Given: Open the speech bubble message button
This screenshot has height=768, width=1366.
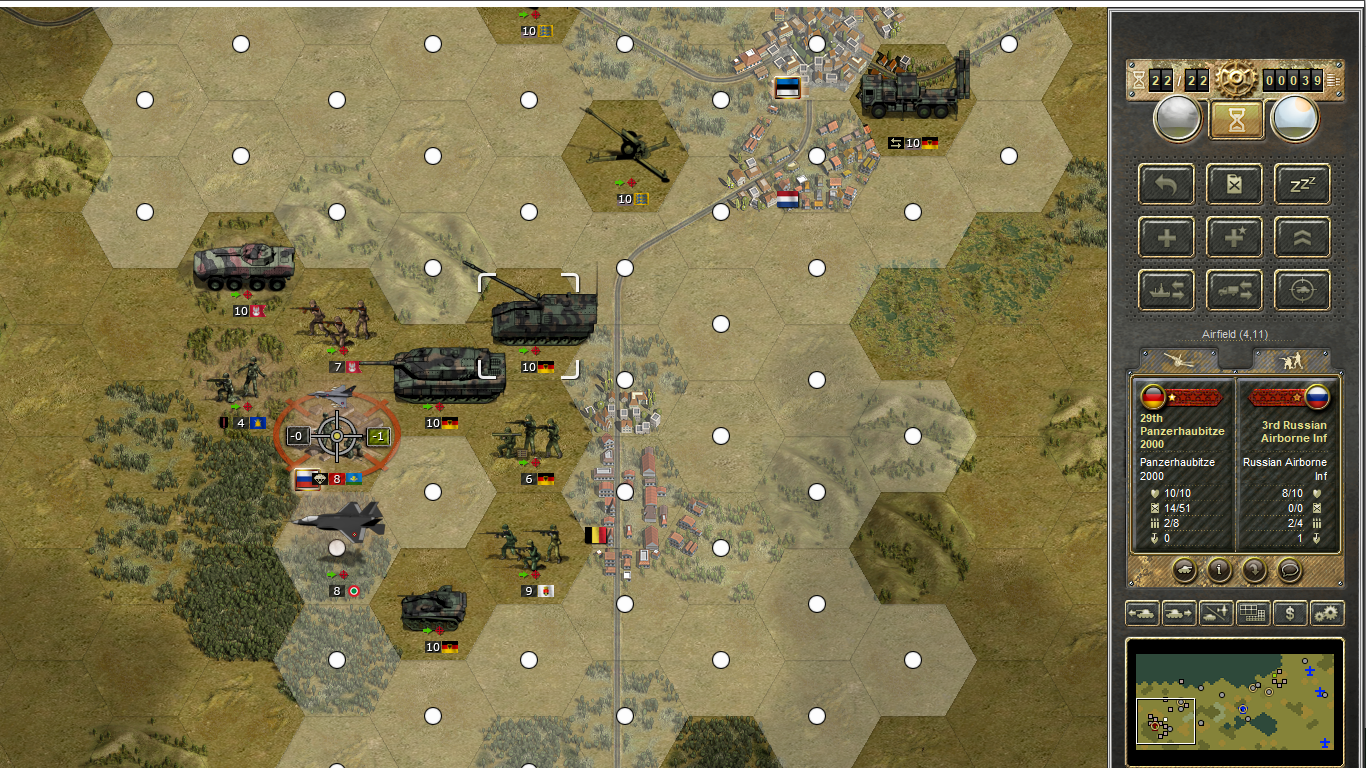Looking at the screenshot, I should pyautogui.click(x=1289, y=570).
